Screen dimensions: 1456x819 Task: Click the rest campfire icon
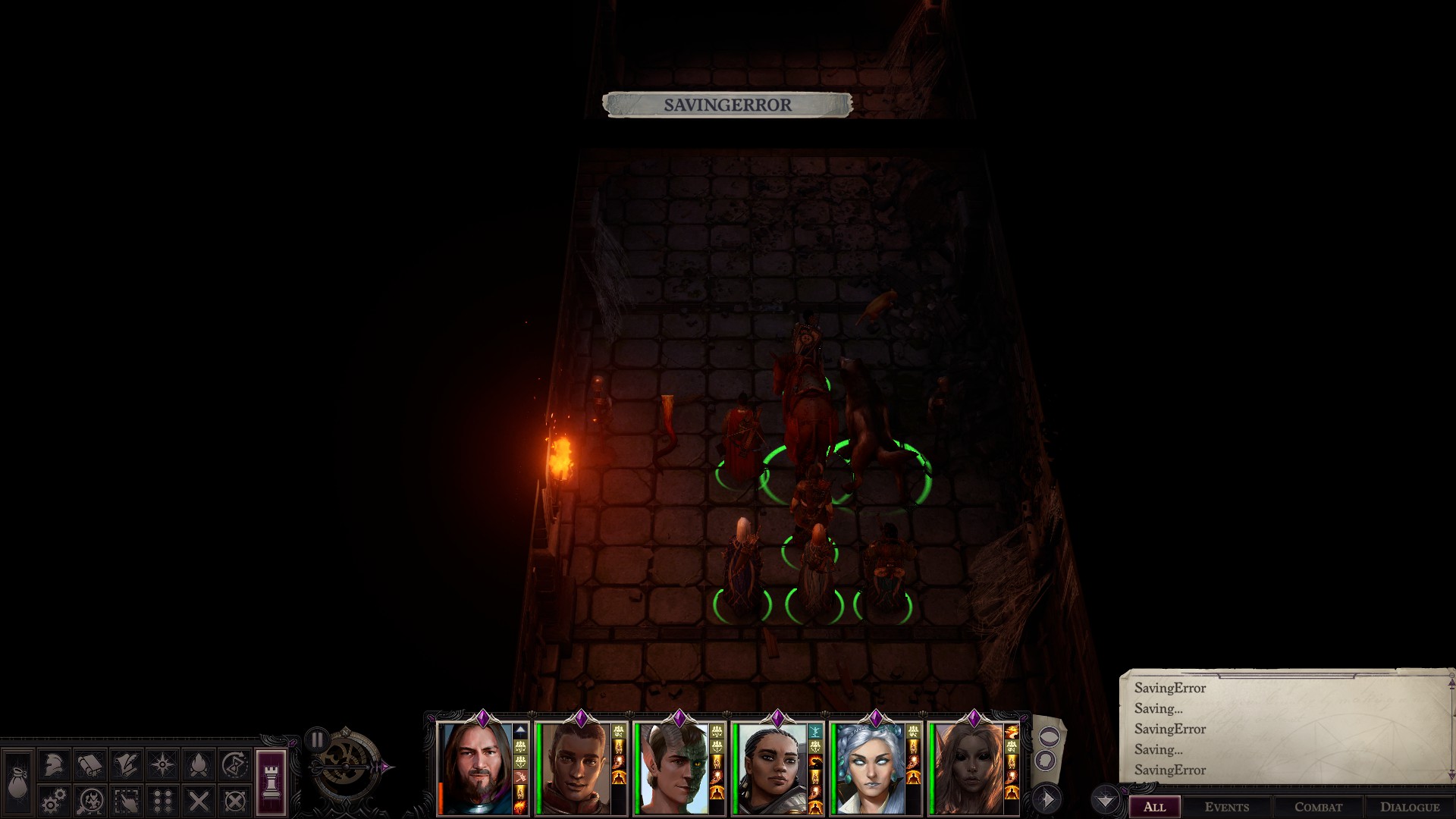pyautogui.click(x=198, y=764)
